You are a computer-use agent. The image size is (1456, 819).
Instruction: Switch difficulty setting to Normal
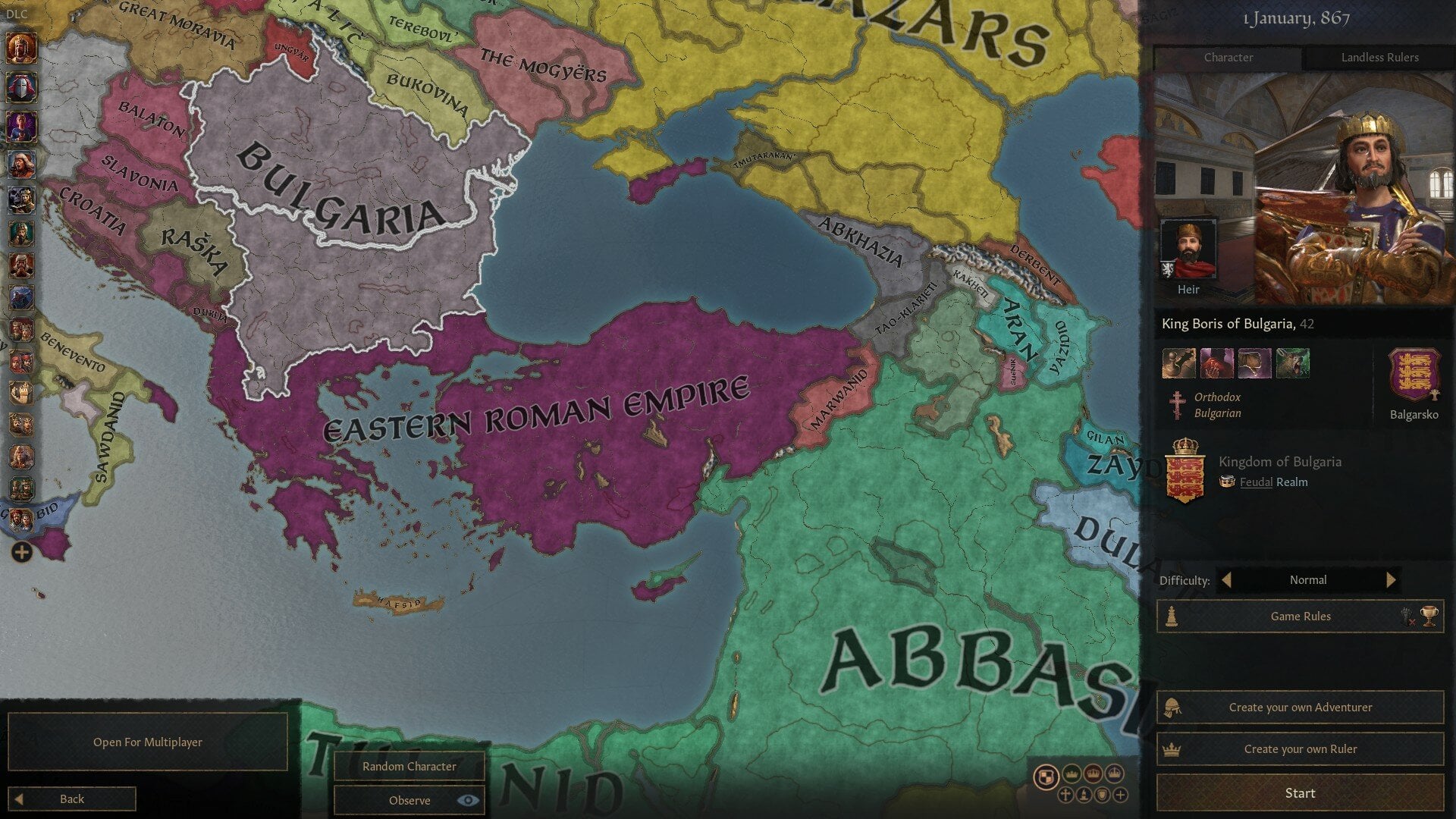1308,580
